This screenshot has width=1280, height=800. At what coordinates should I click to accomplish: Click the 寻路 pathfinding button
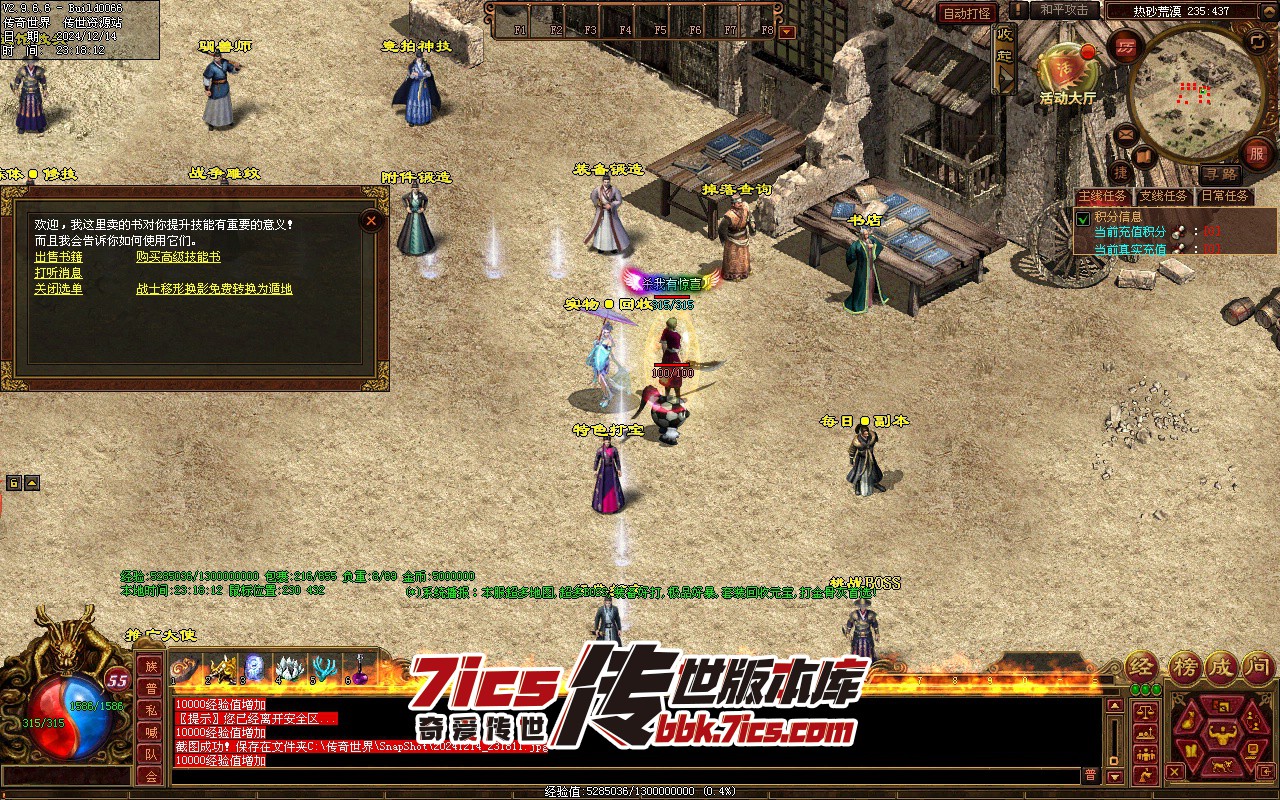click(1219, 174)
